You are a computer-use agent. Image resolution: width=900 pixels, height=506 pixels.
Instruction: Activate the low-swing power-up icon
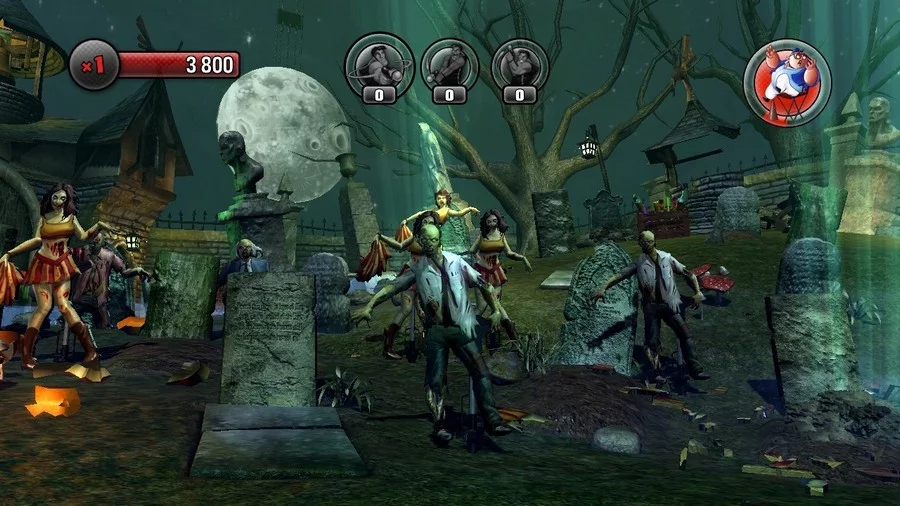coord(449,65)
